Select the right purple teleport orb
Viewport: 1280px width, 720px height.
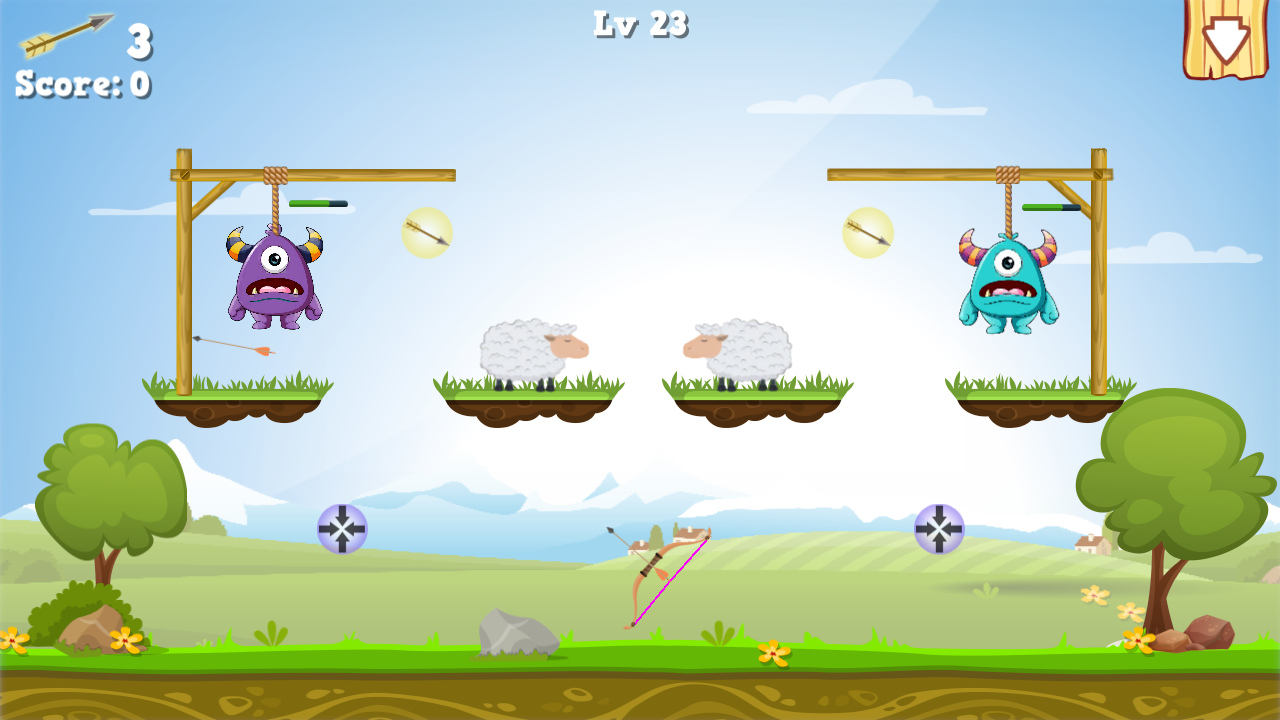pyautogui.click(x=938, y=529)
